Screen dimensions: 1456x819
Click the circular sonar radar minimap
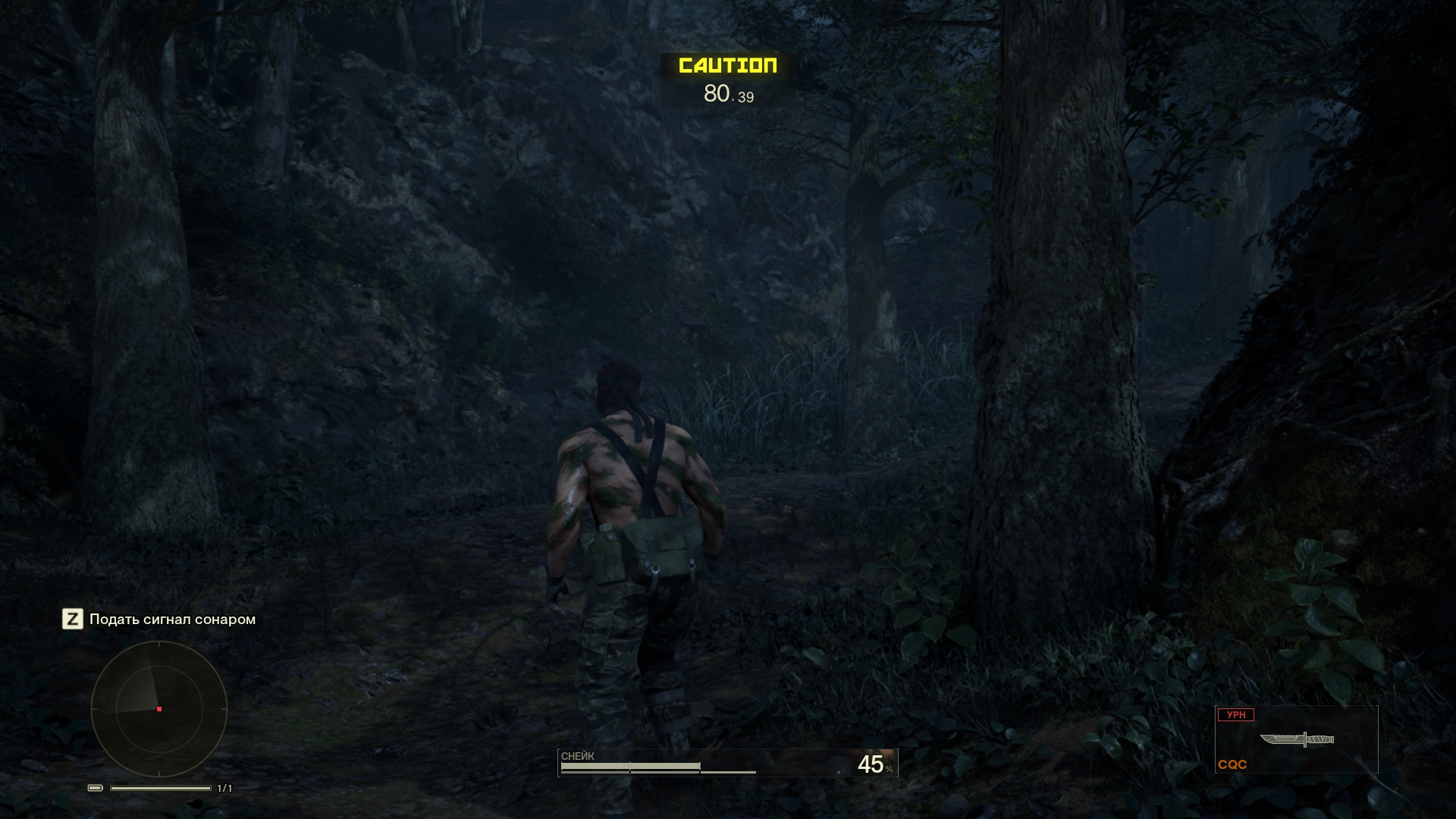click(x=159, y=709)
